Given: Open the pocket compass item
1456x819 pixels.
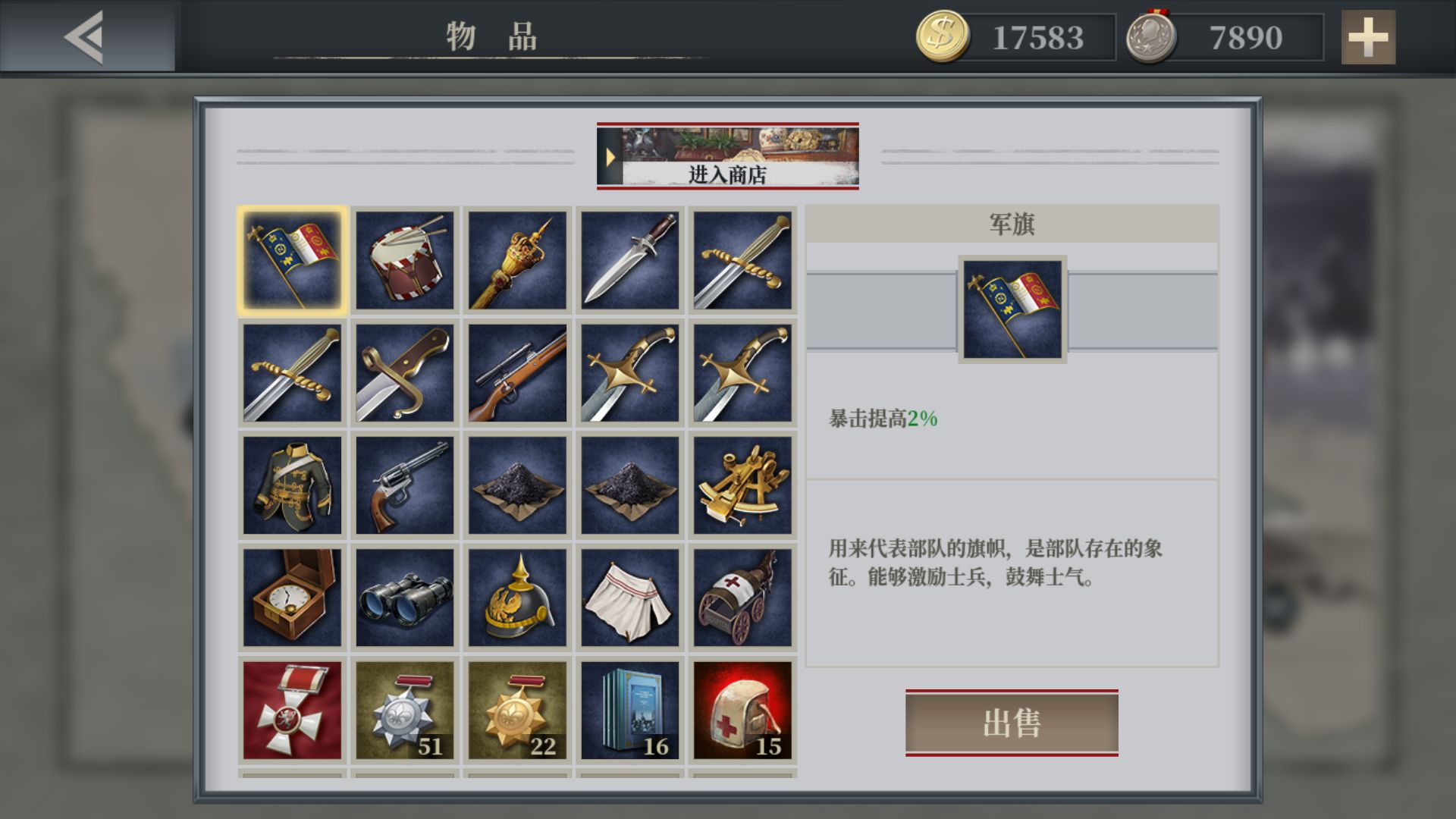Looking at the screenshot, I should (292, 596).
